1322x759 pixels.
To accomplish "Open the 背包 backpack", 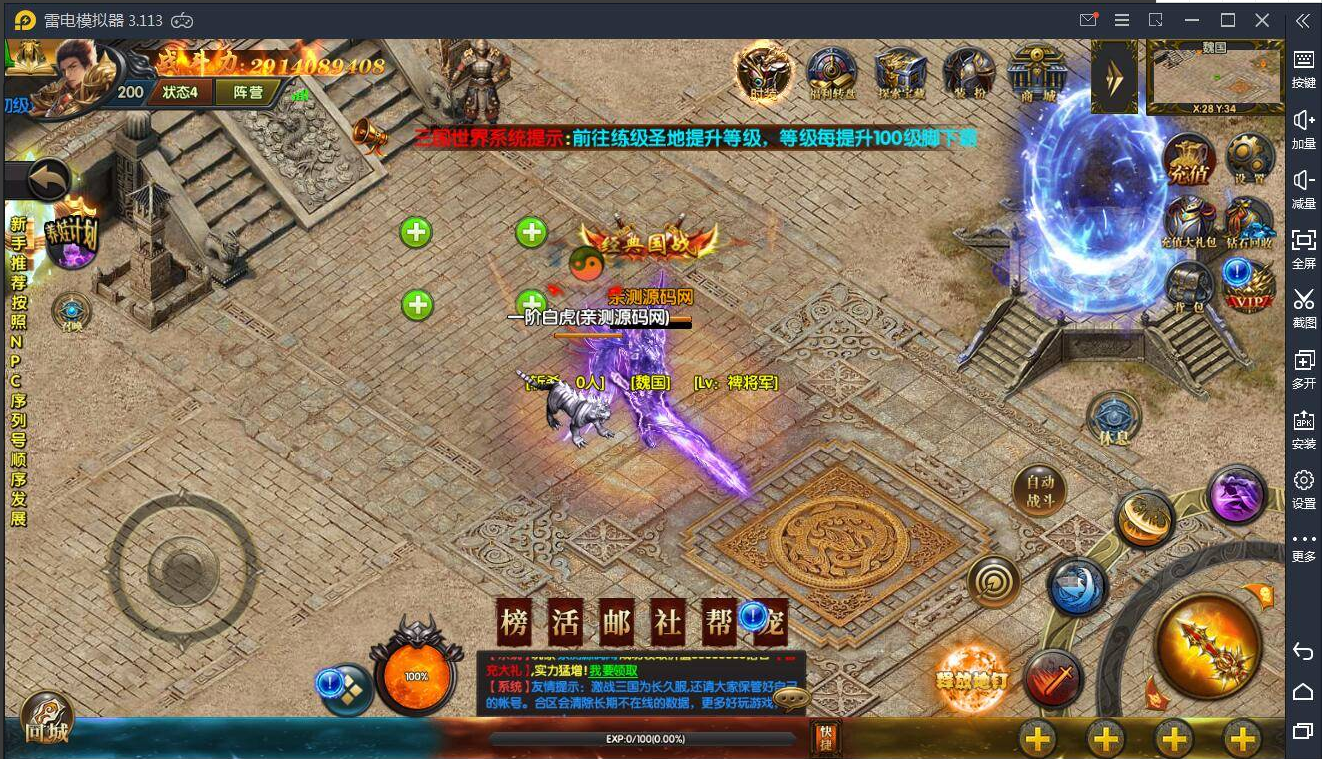I will point(1189,285).
